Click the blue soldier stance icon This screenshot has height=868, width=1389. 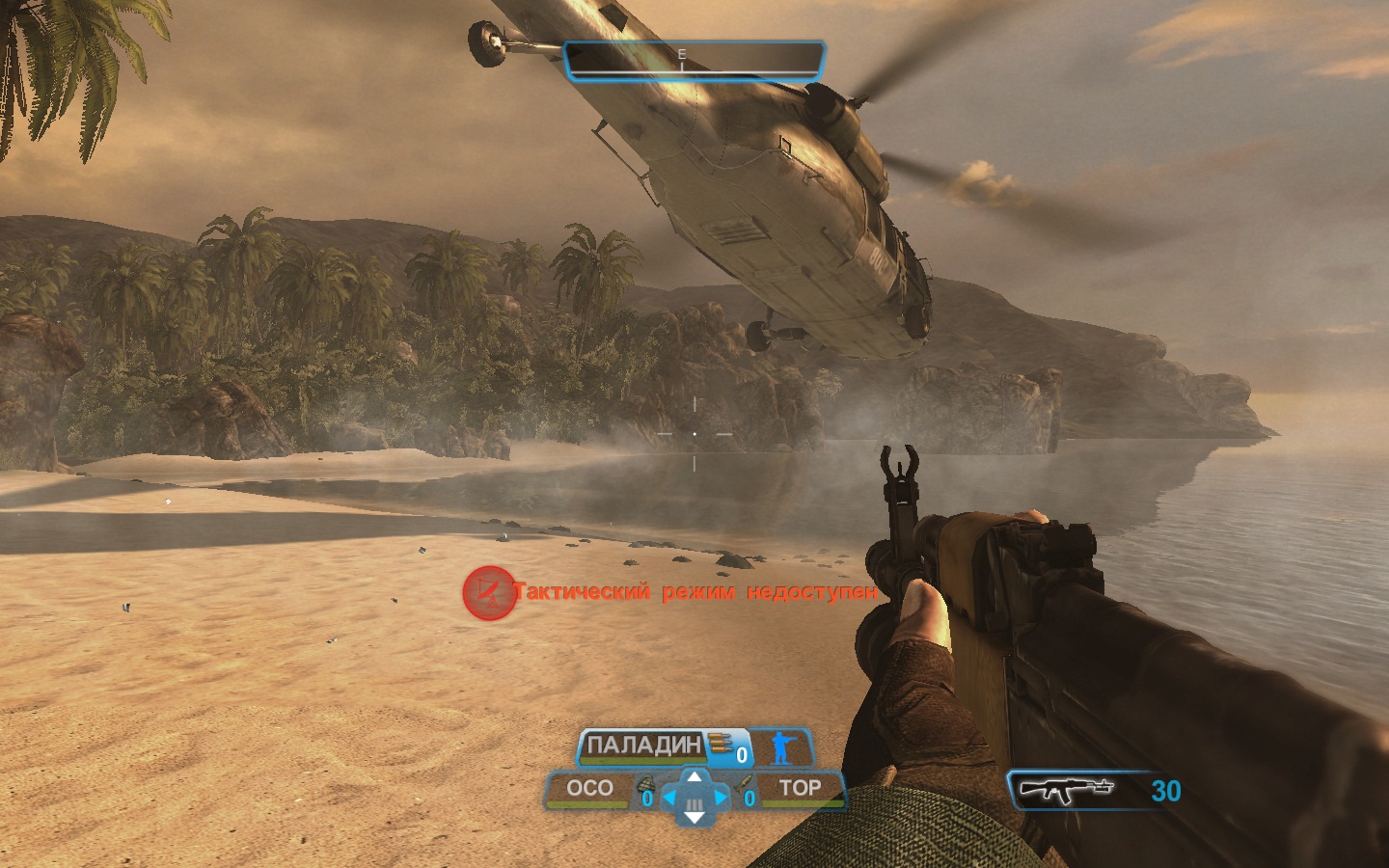(779, 747)
